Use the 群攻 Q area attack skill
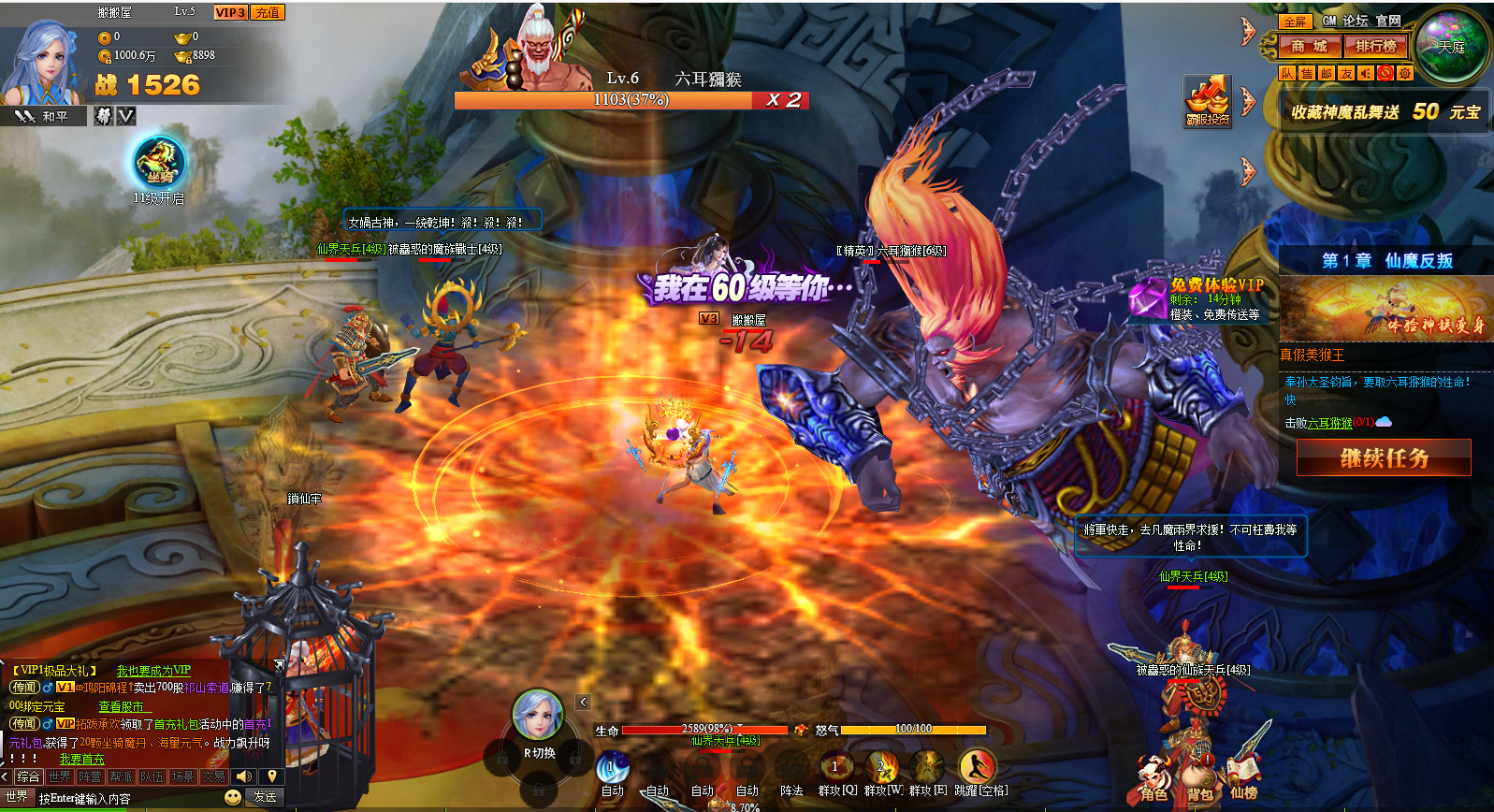 coord(836,769)
